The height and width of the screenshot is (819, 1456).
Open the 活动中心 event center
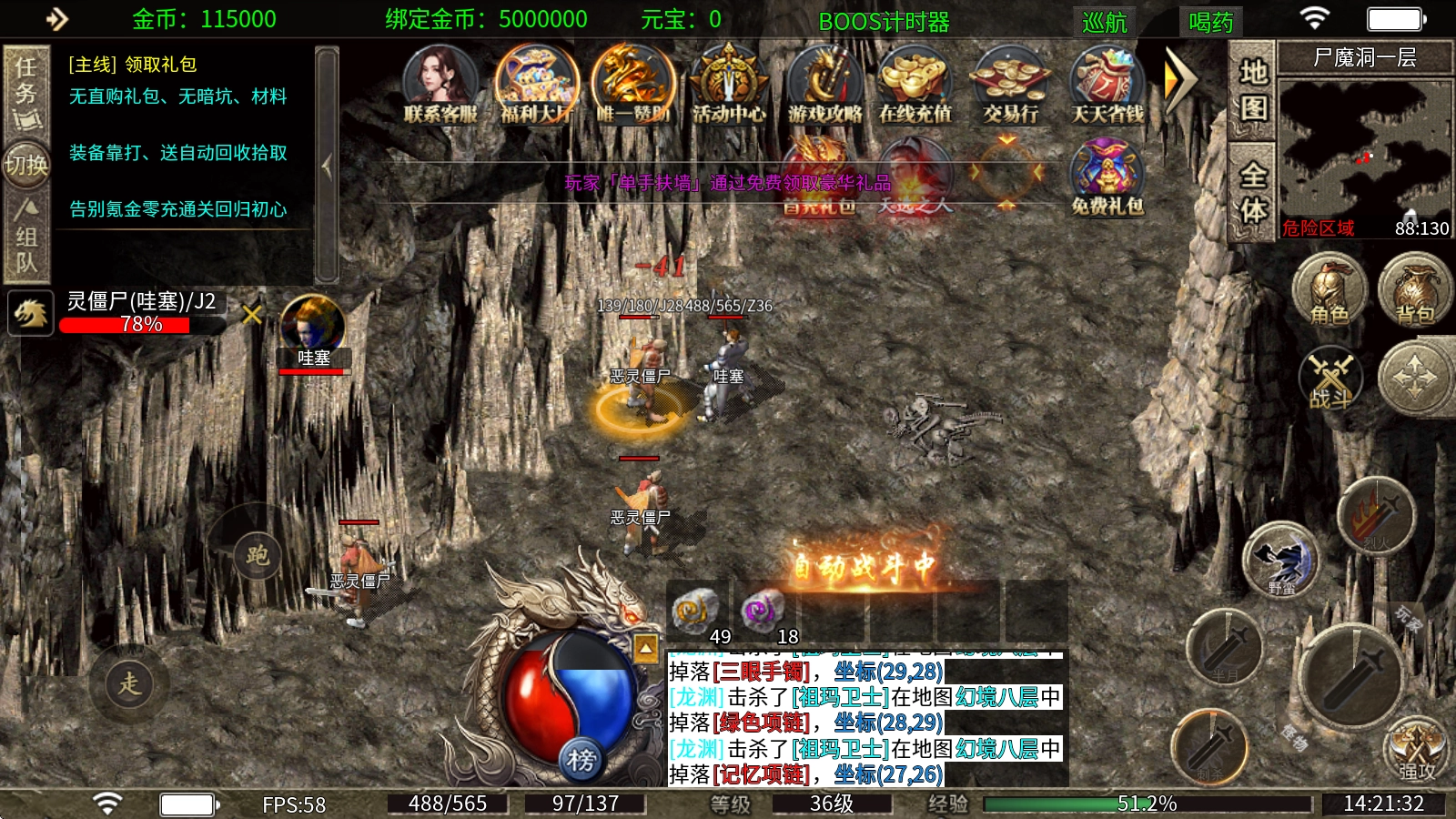728,83
